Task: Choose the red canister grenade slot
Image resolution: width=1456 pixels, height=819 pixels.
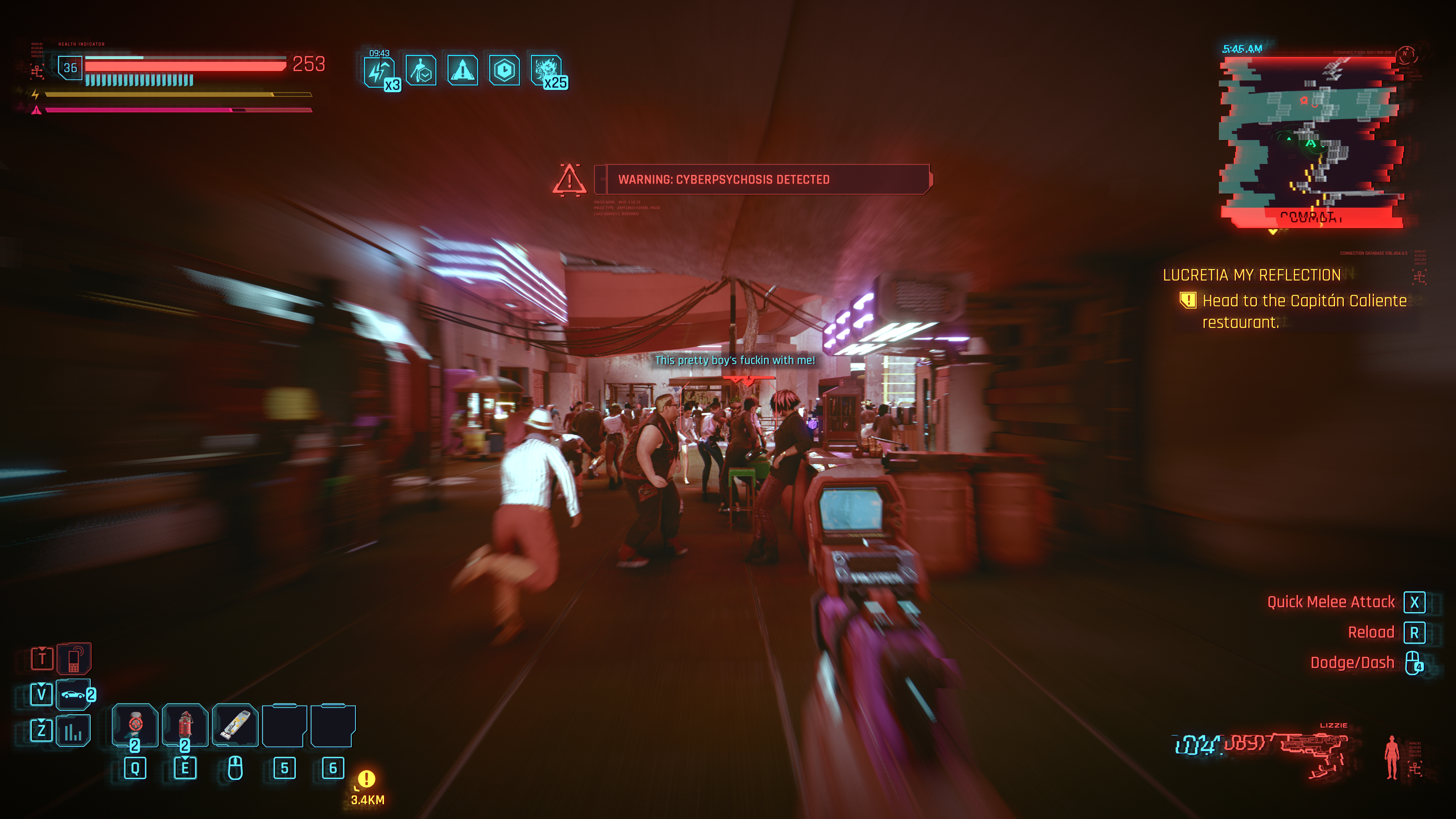Action: pos(185,724)
